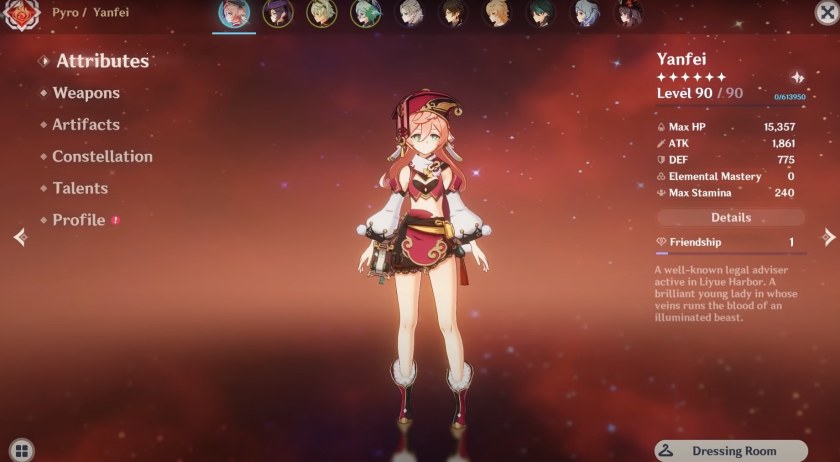Viewport: 840px width, 462px height.
Task: Select Yanfei's highlighted portrait in the top row
Action: tap(234, 13)
